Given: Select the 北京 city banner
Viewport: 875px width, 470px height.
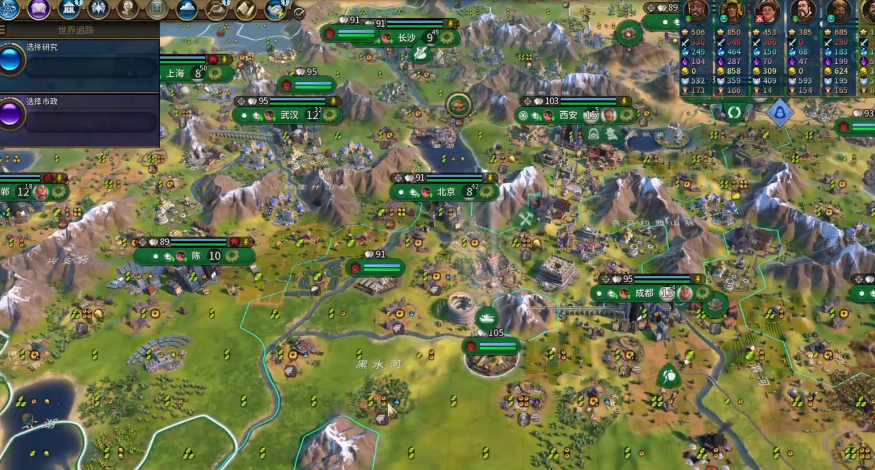Looking at the screenshot, I should coord(445,191).
